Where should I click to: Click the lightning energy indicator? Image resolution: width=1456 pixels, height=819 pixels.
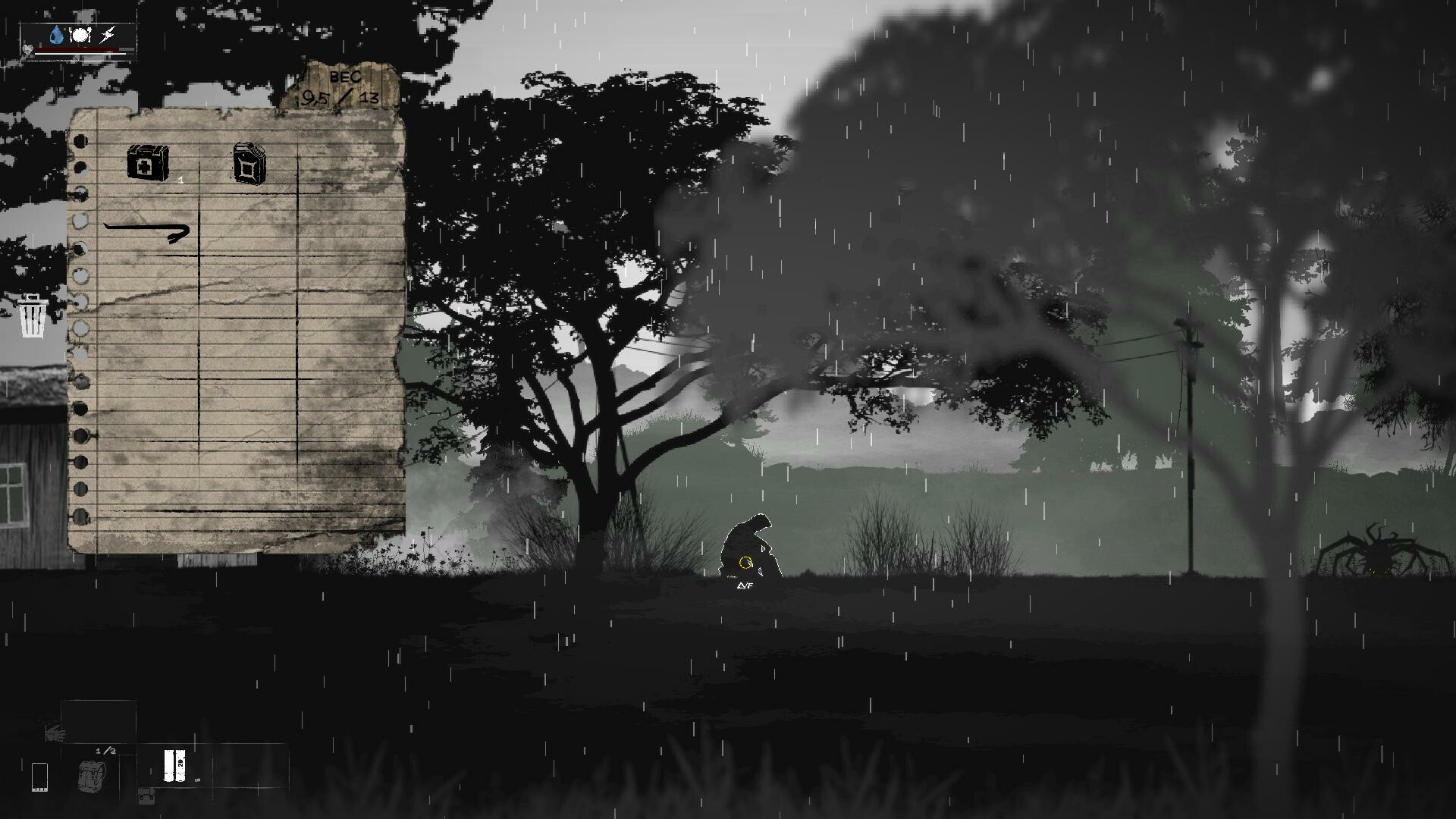106,34
